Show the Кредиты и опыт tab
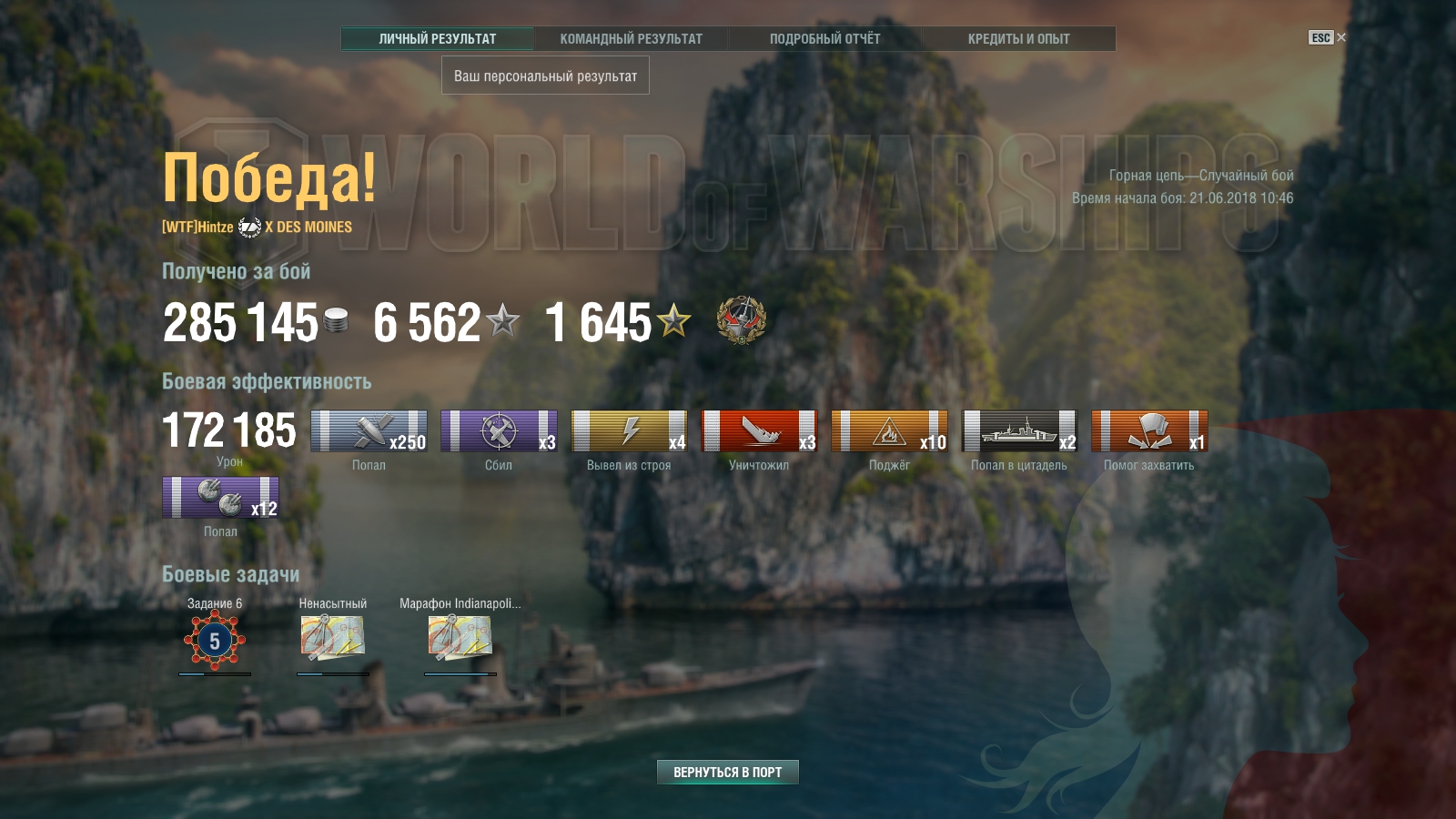 click(x=1018, y=38)
